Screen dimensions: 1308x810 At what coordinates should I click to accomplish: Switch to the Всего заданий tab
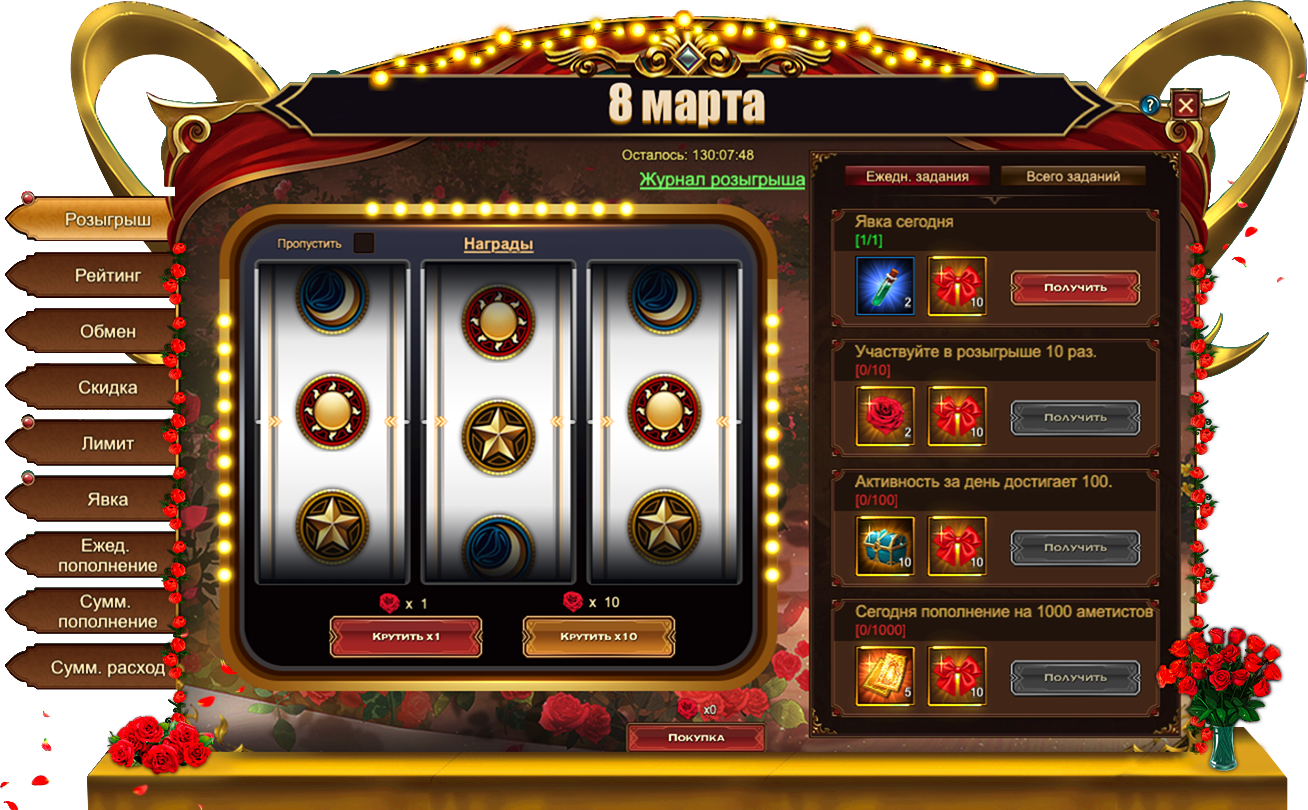pos(1073,176)
